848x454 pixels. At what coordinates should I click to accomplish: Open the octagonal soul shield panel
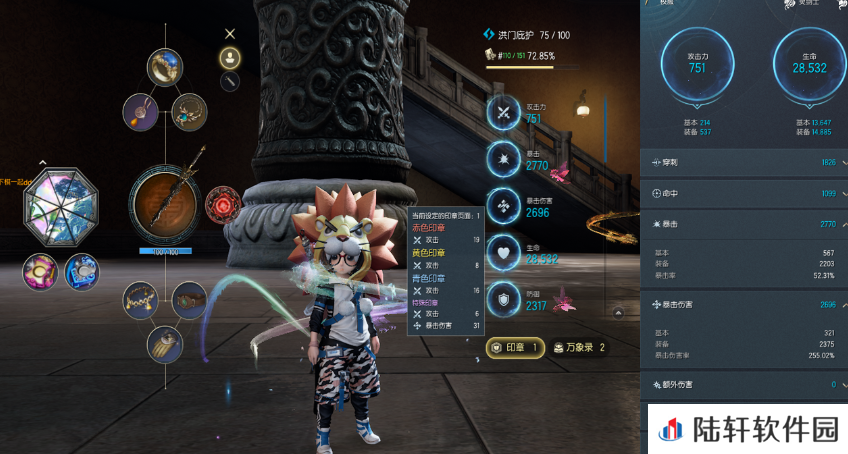pyautogui.click(x=63, y=200)
